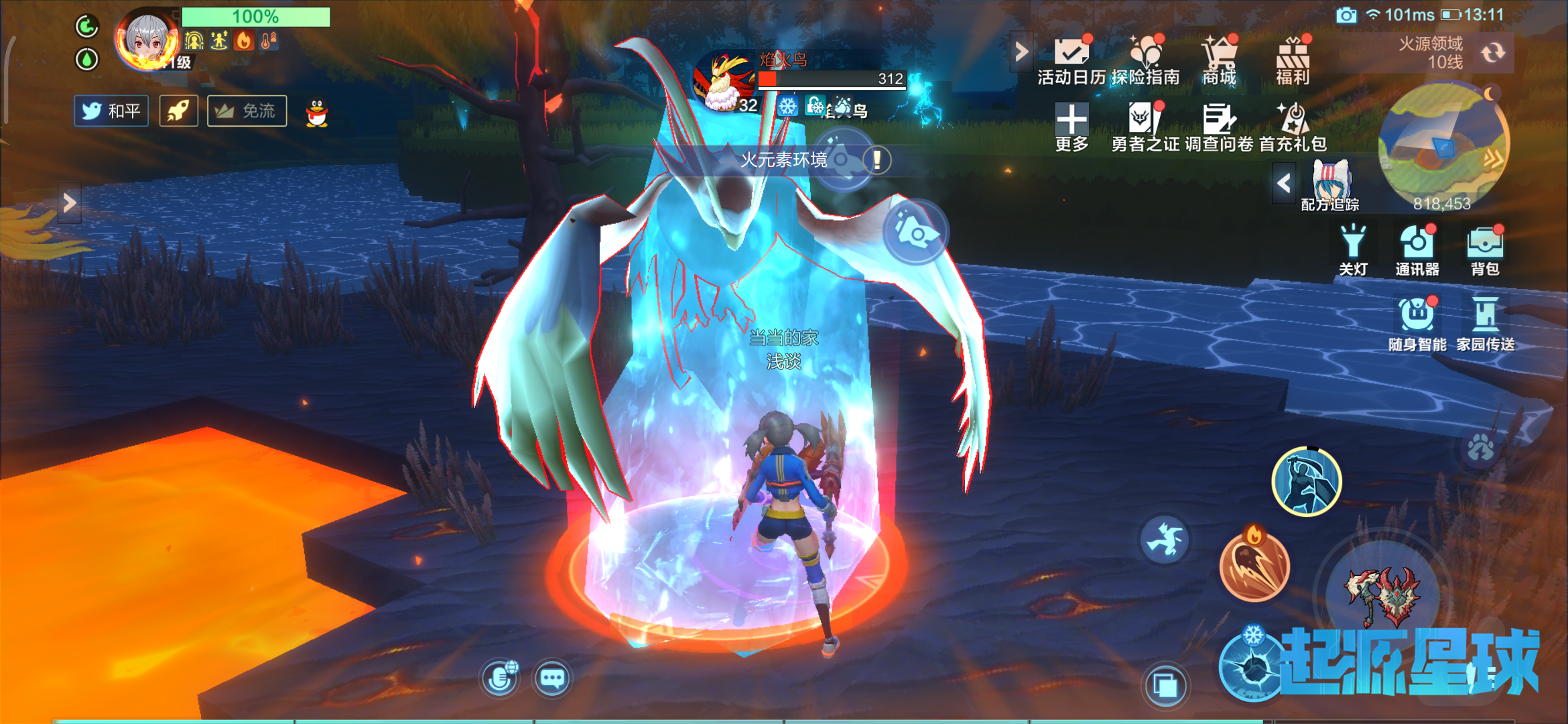The width and height of the screenshot is (1568, 724).
Task: Open the 探险指南 adventure guide
Action: coord(1145,60)
